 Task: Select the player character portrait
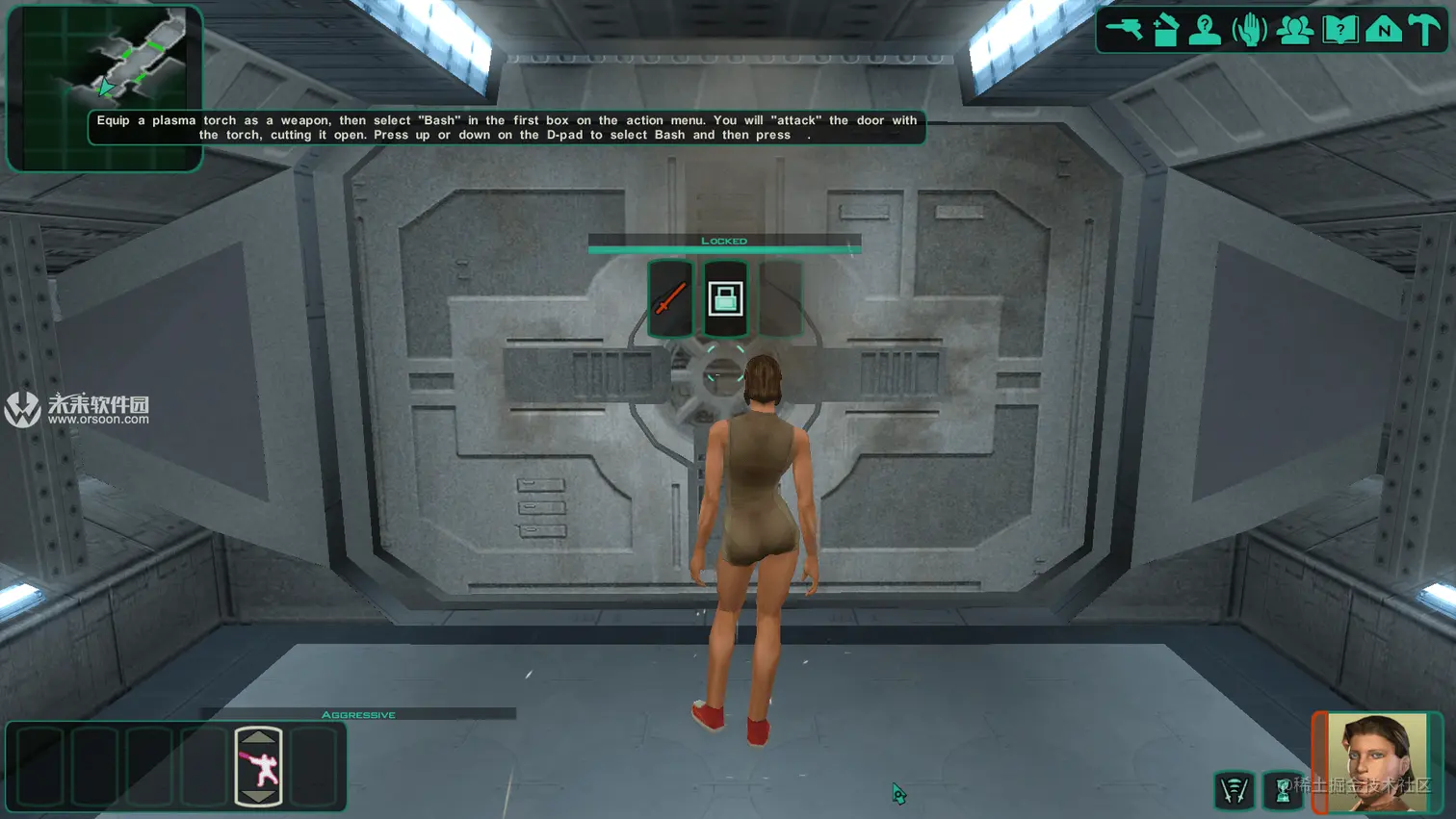click(1378, 761)
